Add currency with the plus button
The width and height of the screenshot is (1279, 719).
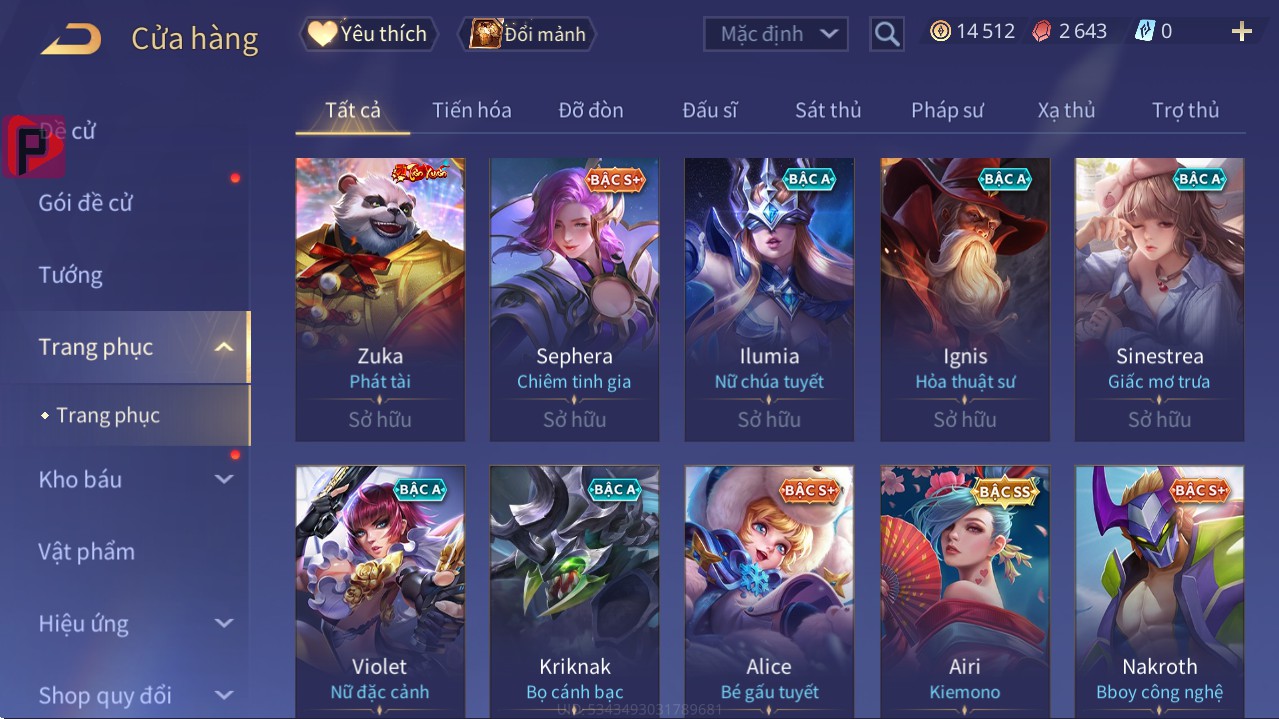click(1241, 32)
